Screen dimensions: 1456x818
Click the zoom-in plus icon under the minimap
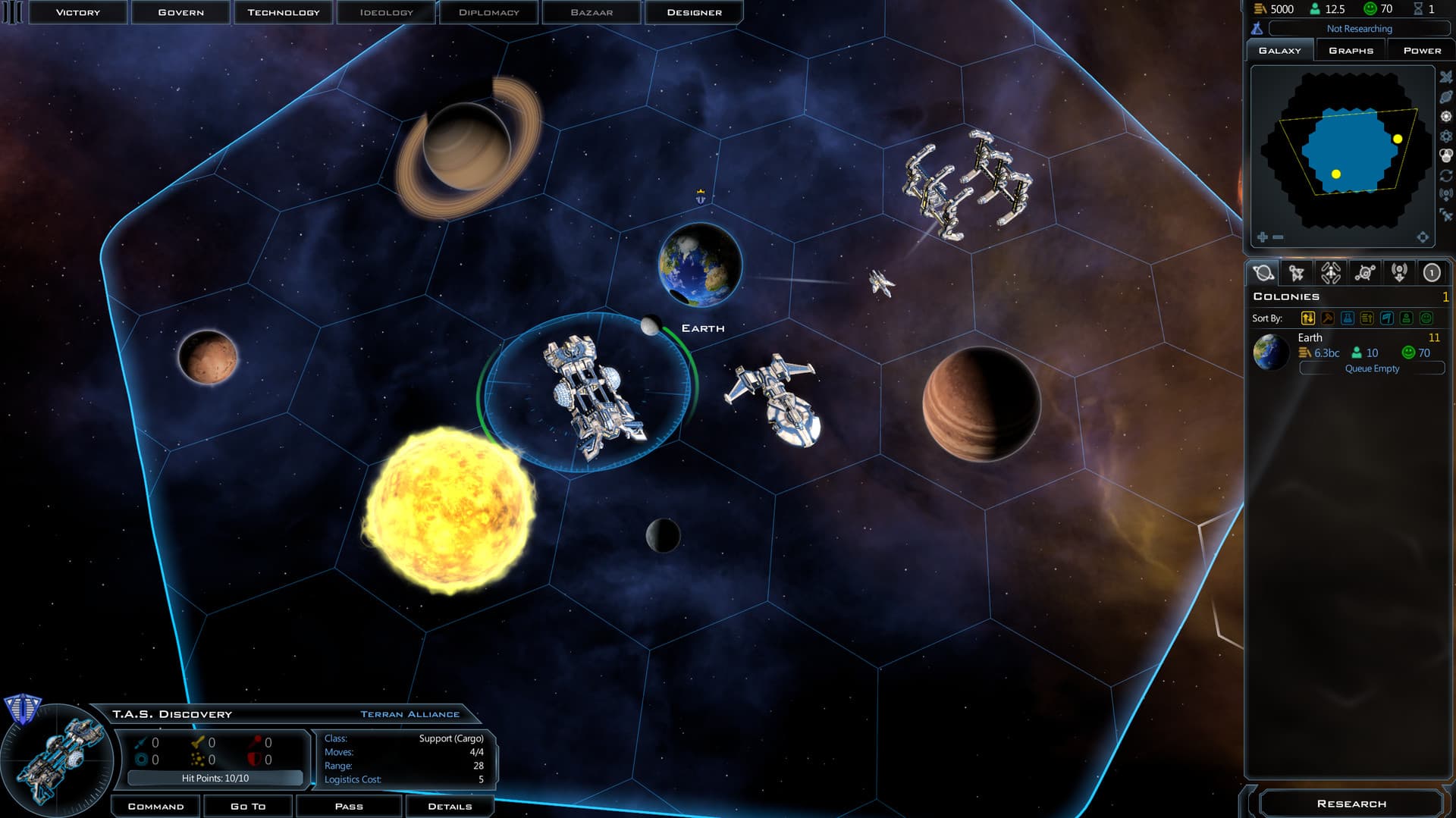(1263, 237)
